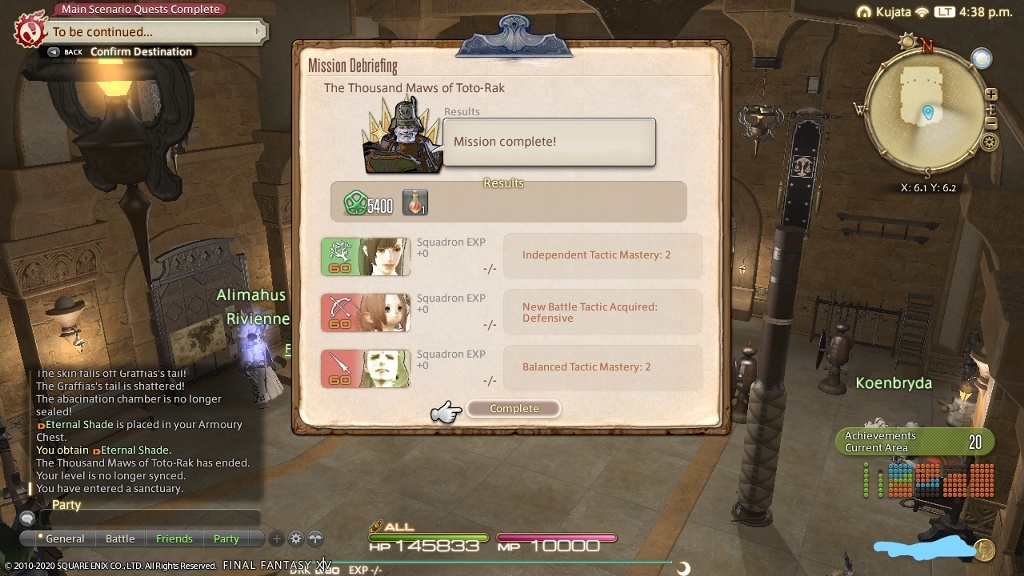Screen dimensions: 1024x576
Task: Select the 5400 company seals reward icon
Action: (x=354, y=204)
